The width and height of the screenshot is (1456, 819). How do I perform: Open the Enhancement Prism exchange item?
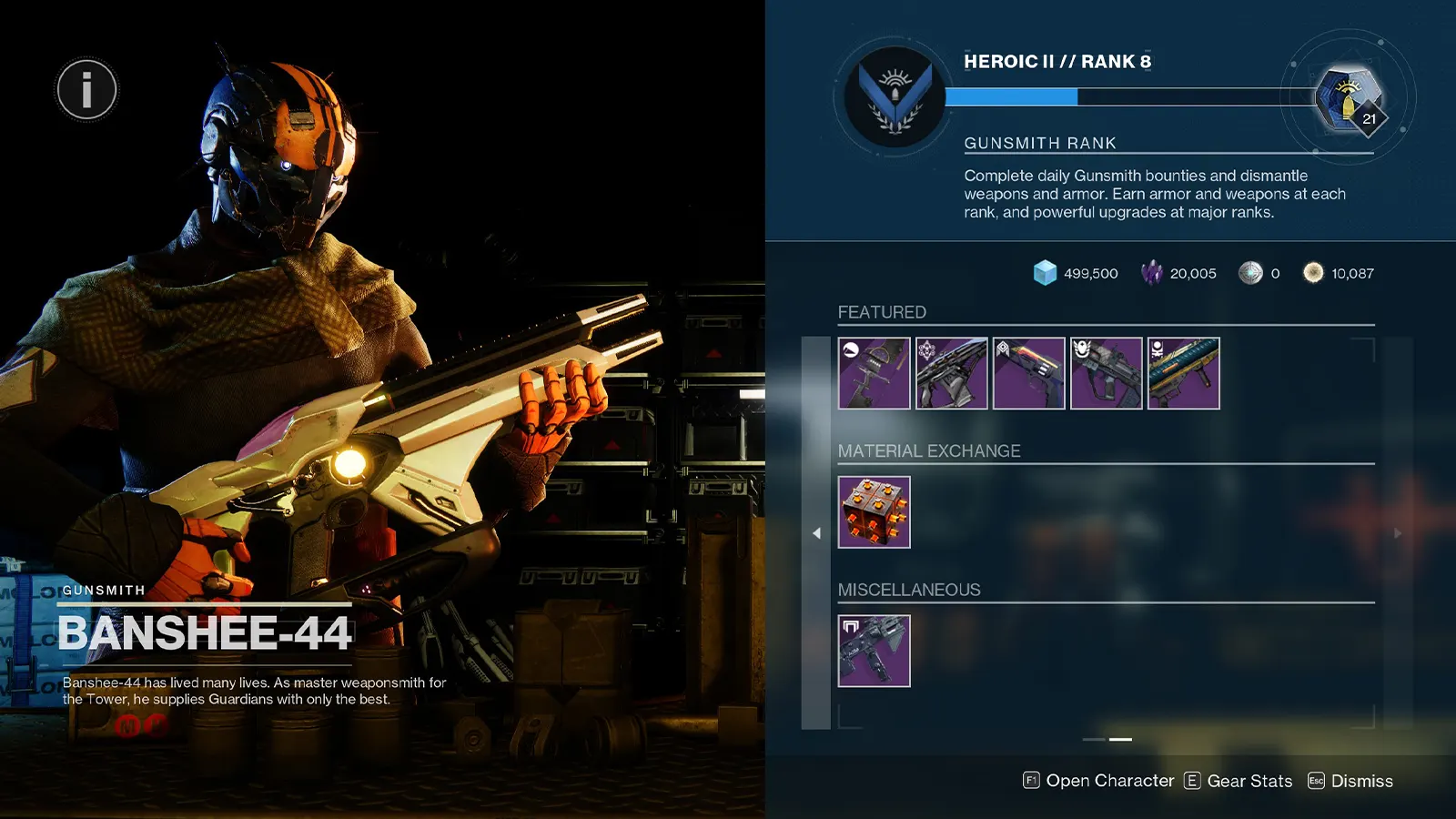pos(874,512)
